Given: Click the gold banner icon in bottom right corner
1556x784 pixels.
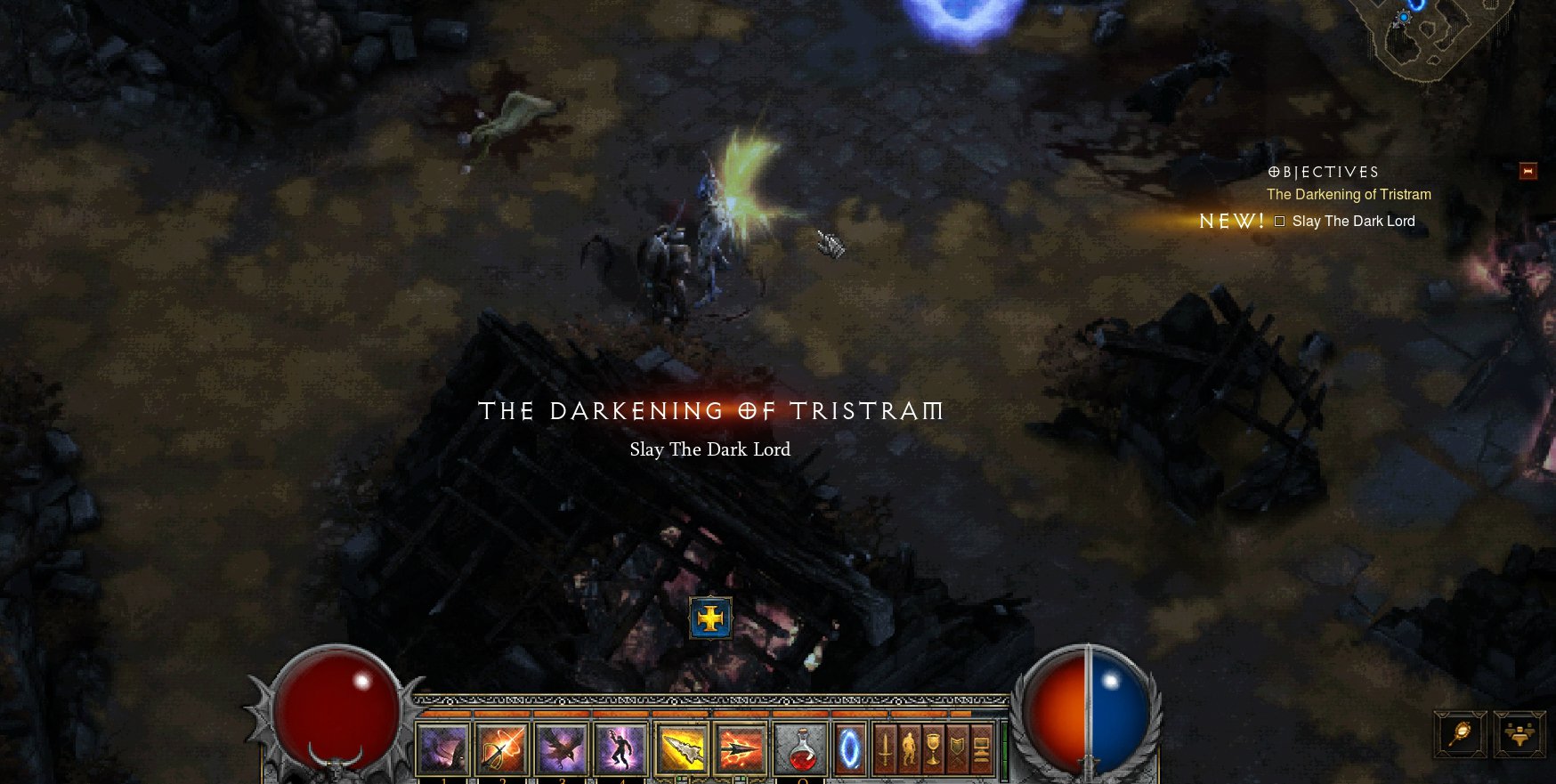Looking at the screenshot, I should pyautogui.click(x=1519, y=734).
